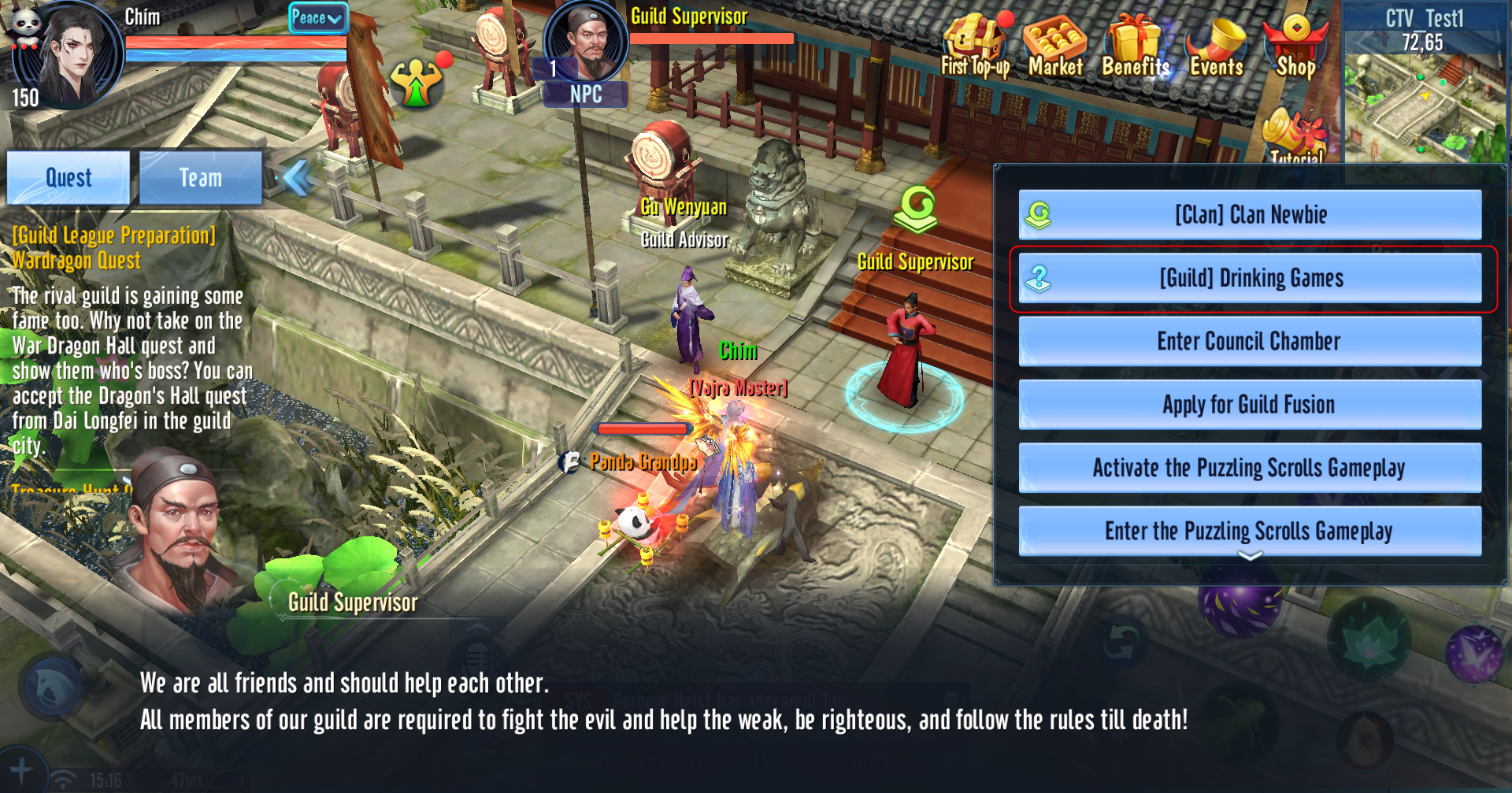
Task: Choose the [Clan] Clan Newbie option
Action: click(1250, 214)
